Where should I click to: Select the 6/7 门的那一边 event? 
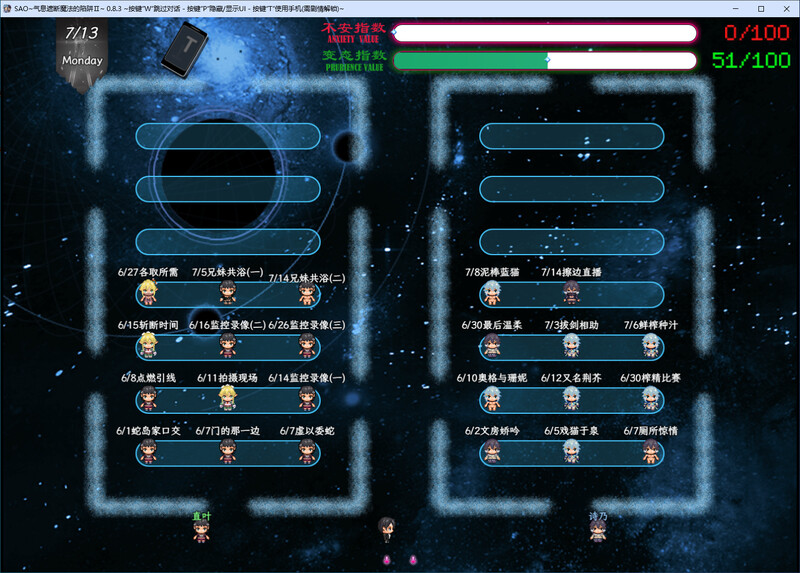pyautogui.click(x=228, y=452)
